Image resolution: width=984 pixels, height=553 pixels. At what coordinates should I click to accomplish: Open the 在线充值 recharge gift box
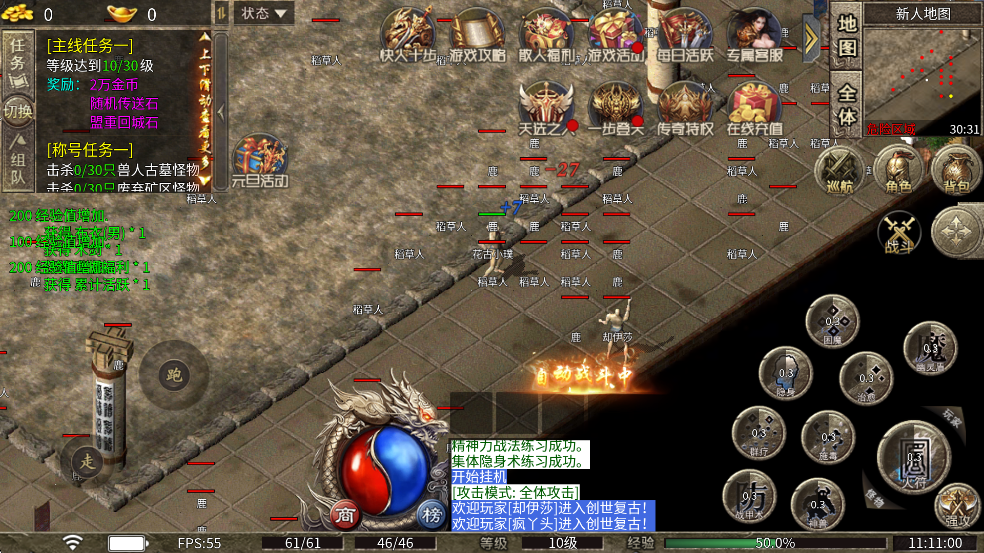point(754,108)
